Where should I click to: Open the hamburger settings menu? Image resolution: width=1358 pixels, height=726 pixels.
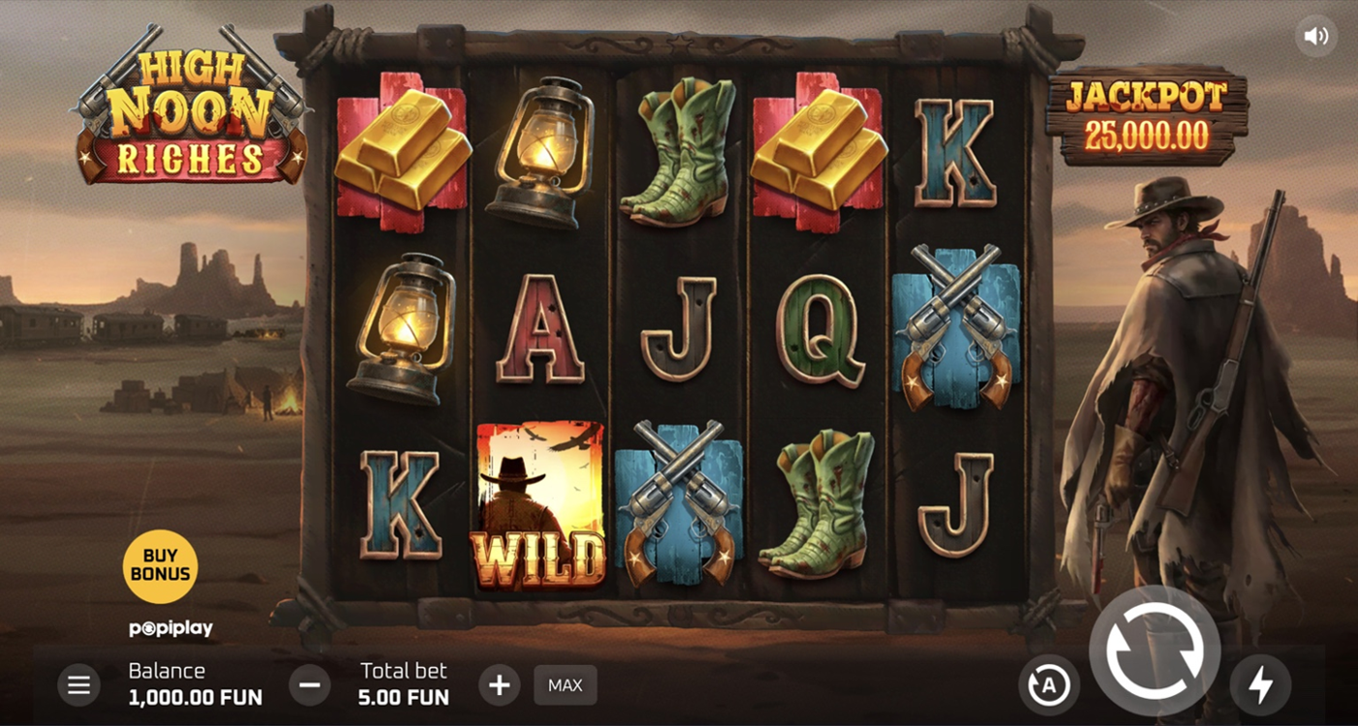coord(79,685)
